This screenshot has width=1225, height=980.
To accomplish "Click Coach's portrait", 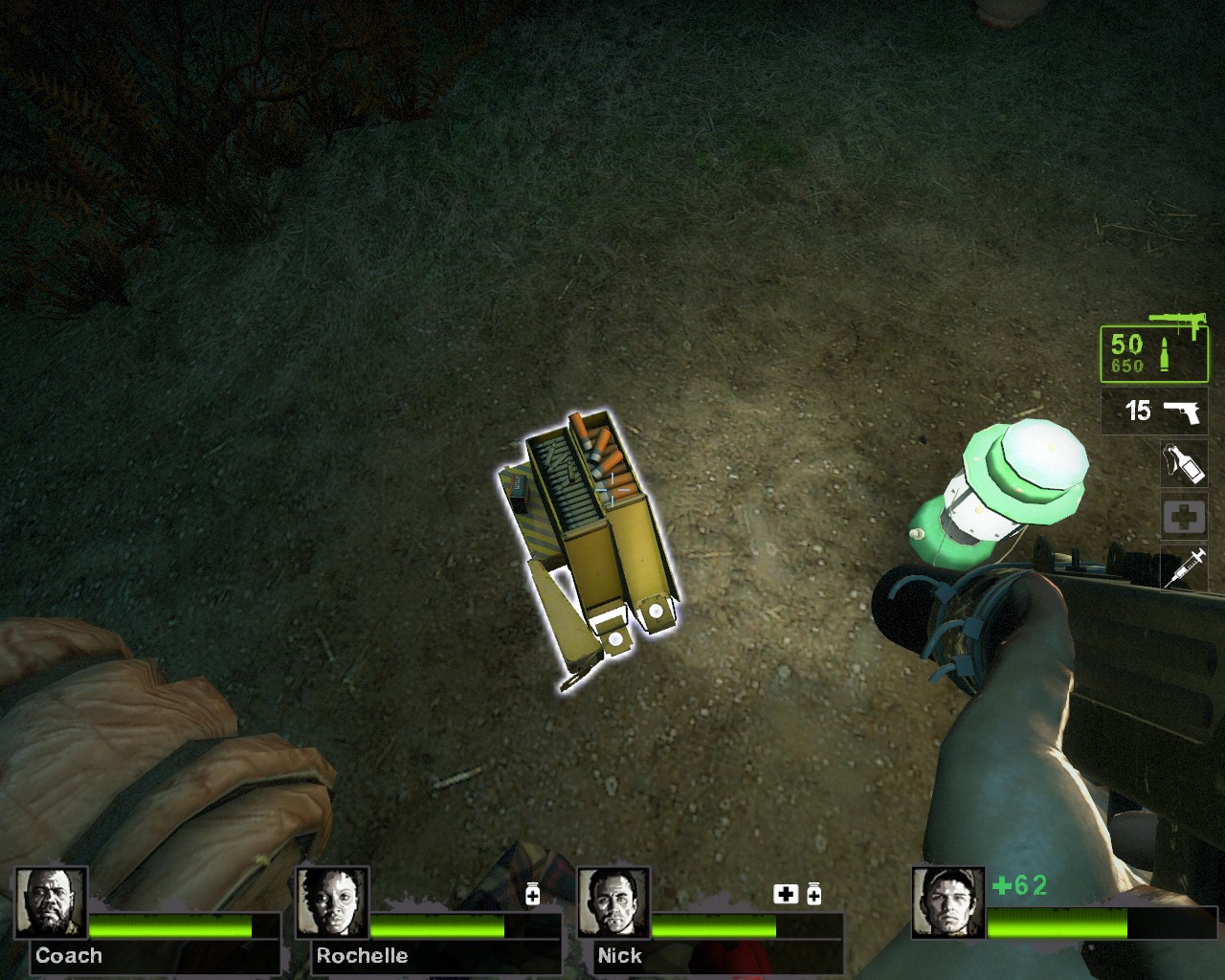I will pos(51,902).
